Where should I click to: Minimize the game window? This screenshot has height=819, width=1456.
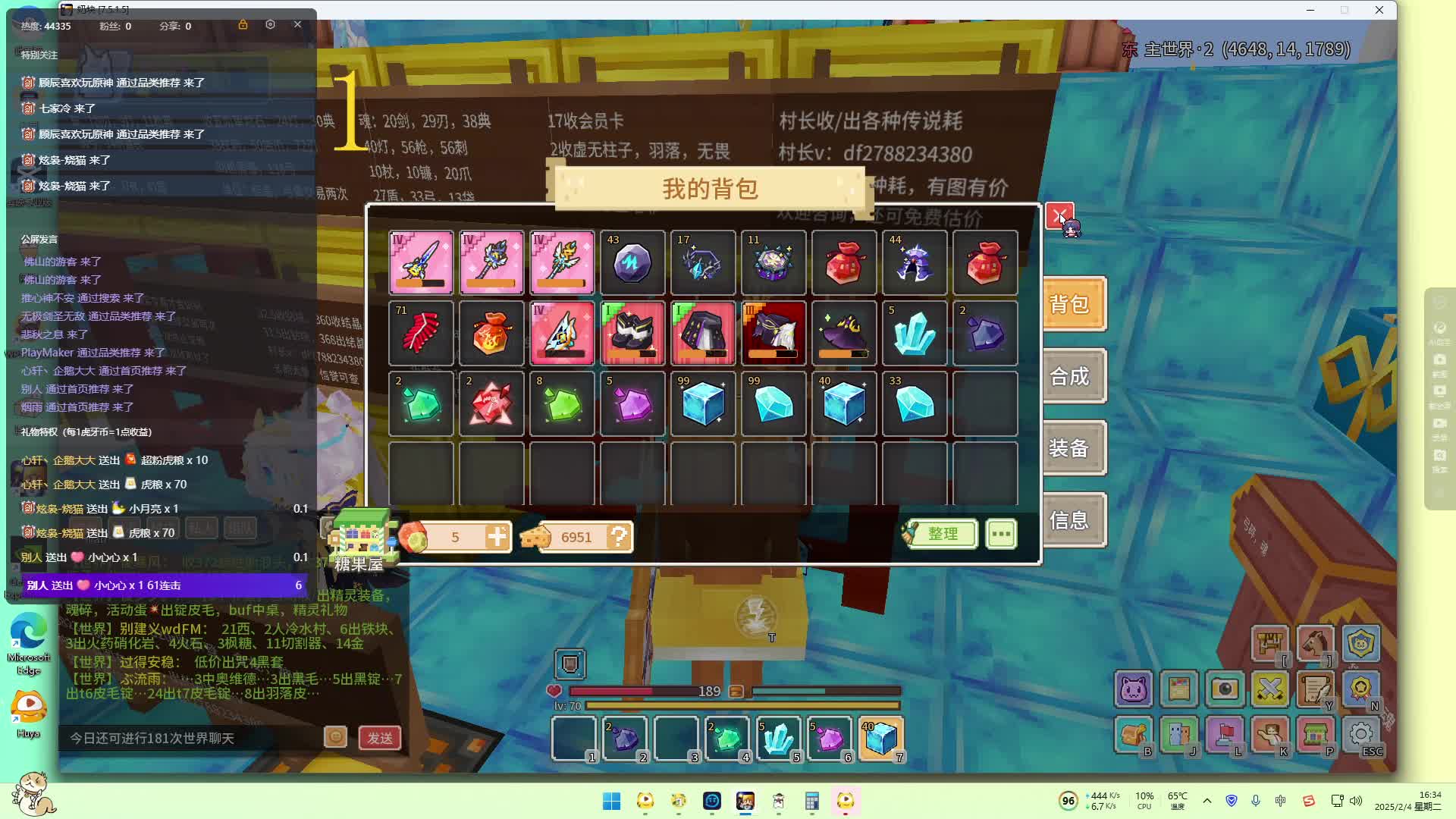(x=1310, y=10)
